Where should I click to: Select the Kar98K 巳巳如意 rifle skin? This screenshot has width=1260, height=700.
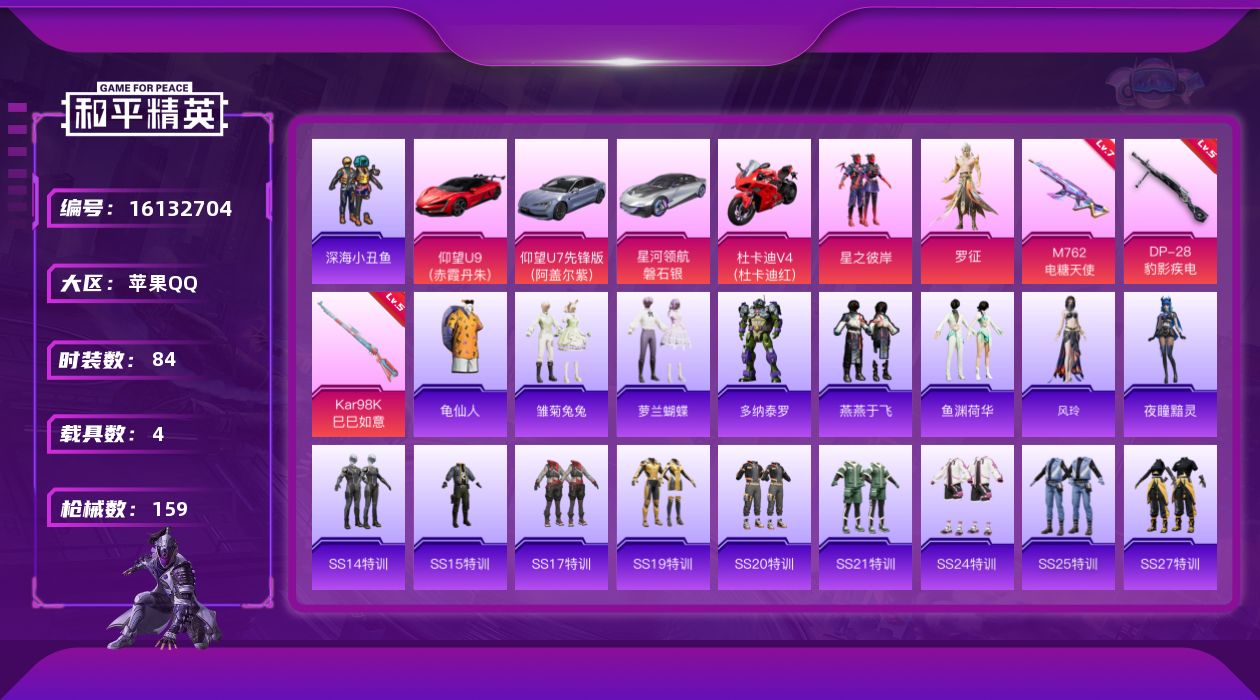click(358, 364)
